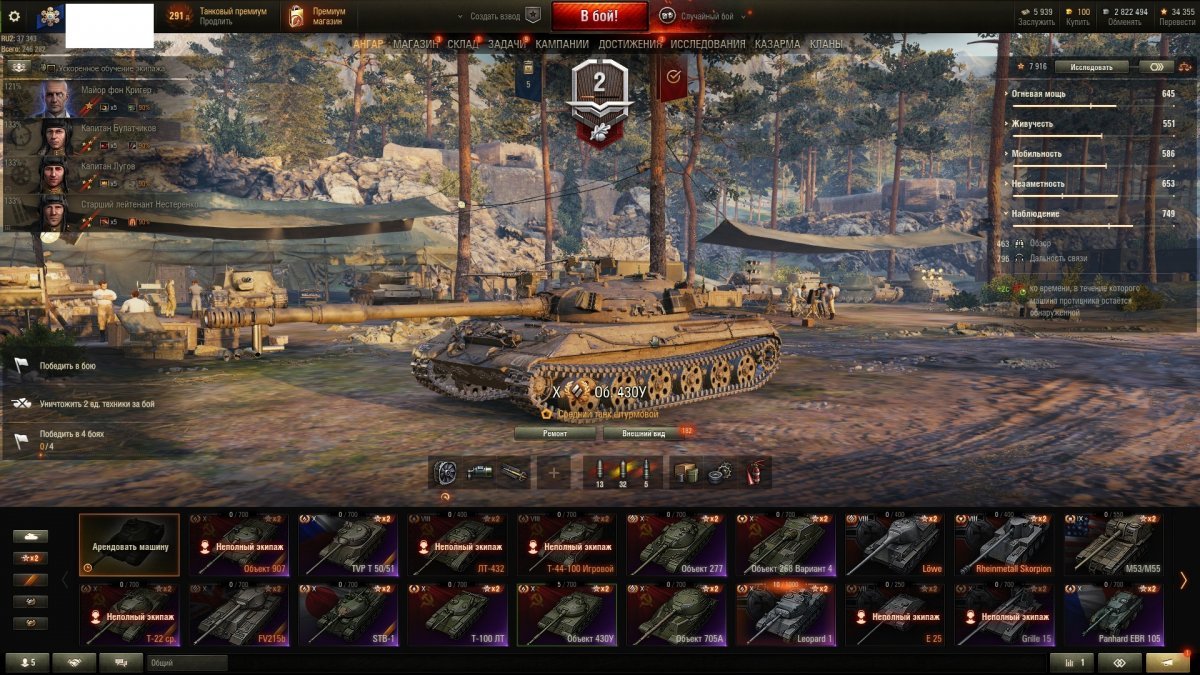The image size is (1200, 675).
Task: Click the Арендовать машину tile
Action: pyautogui.click(x=129, y=545)
